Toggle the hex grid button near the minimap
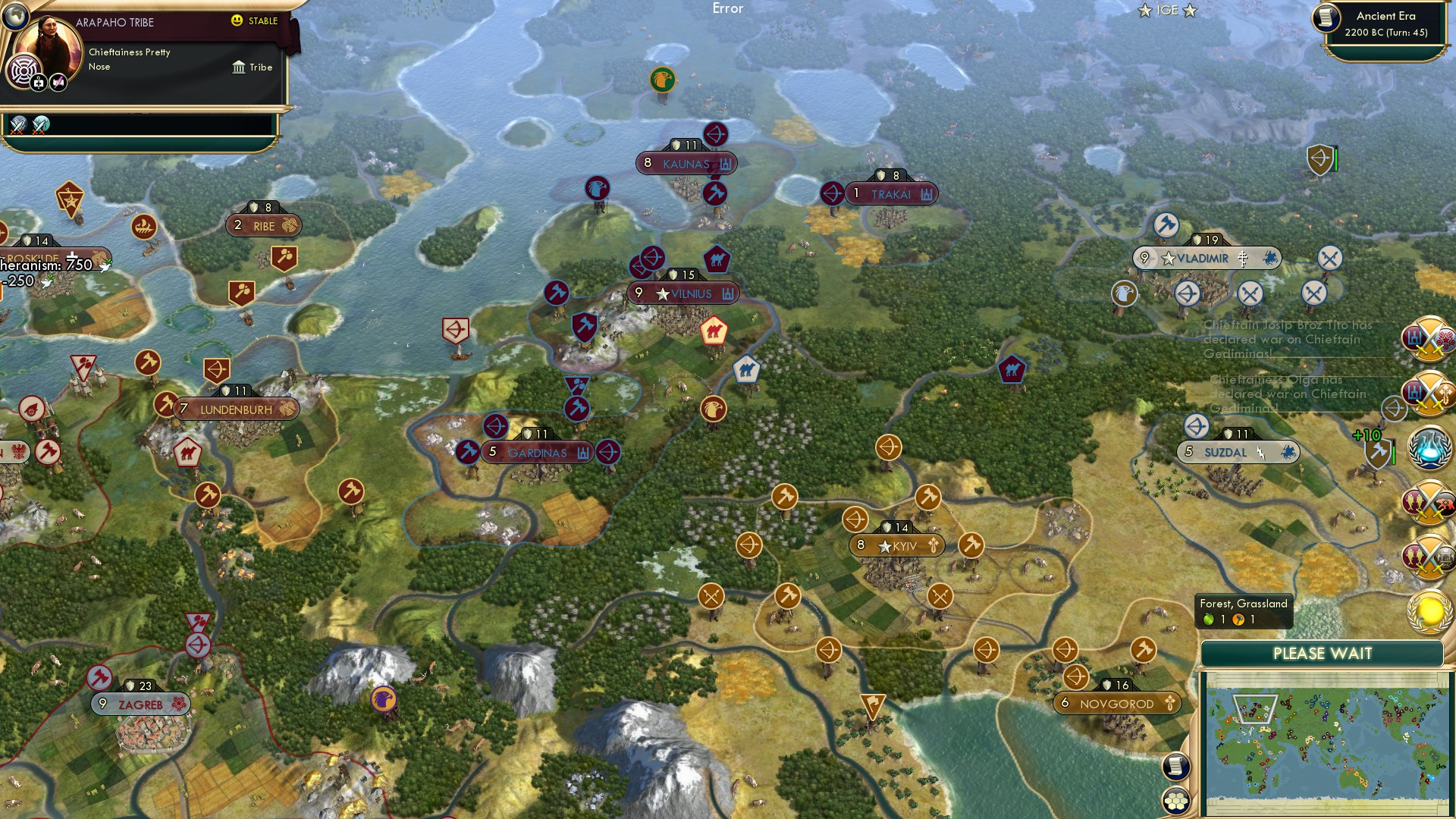1456x819 pixels. (x=1176, y=802)
